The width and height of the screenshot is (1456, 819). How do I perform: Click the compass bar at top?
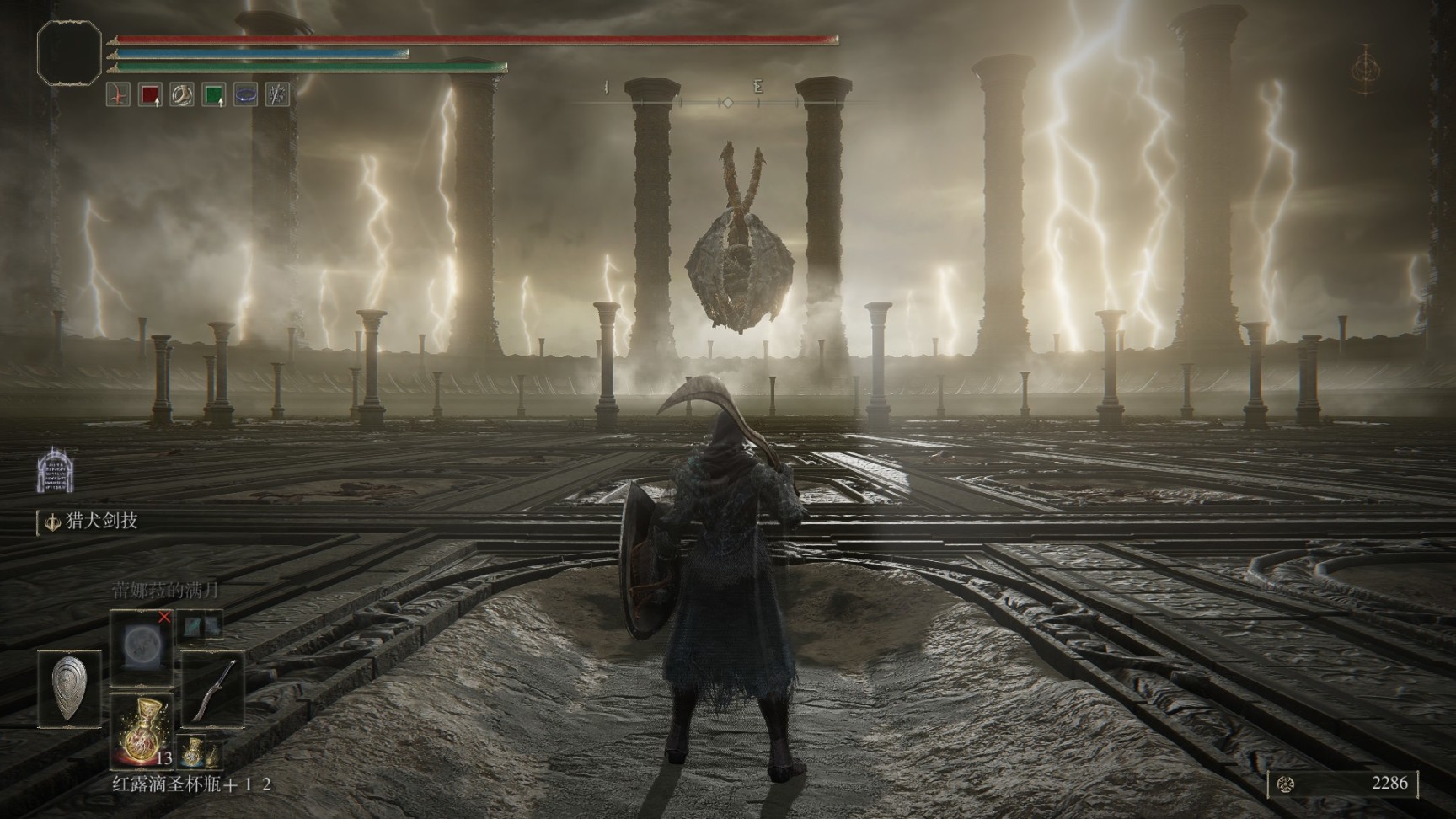(x=726, y=102)
